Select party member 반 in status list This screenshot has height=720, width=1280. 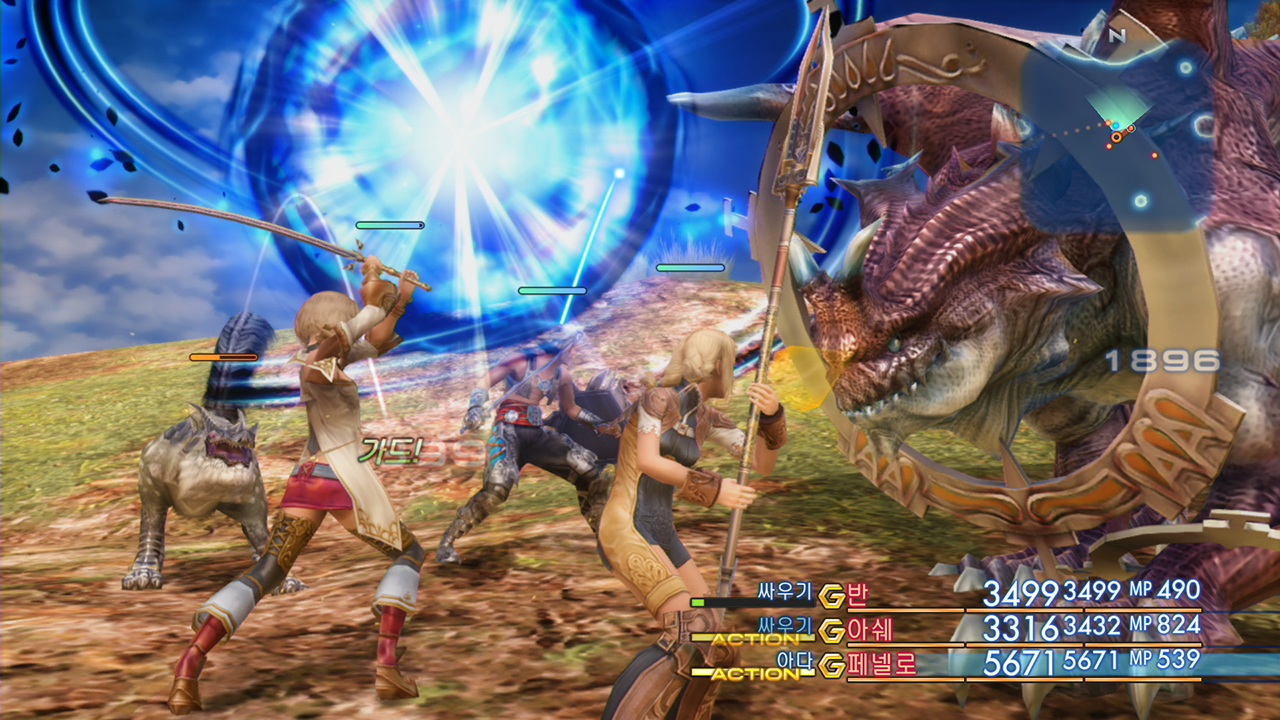pyautogui.click(x=857, y=596)
